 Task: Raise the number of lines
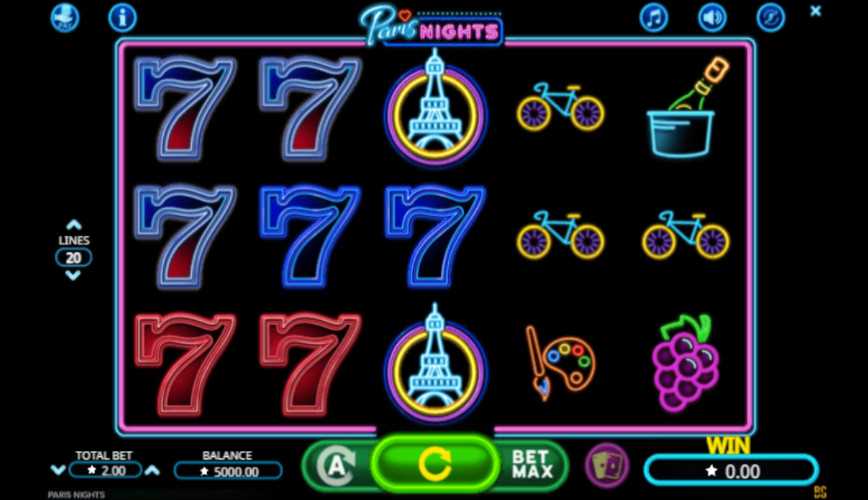coord(73,226)
